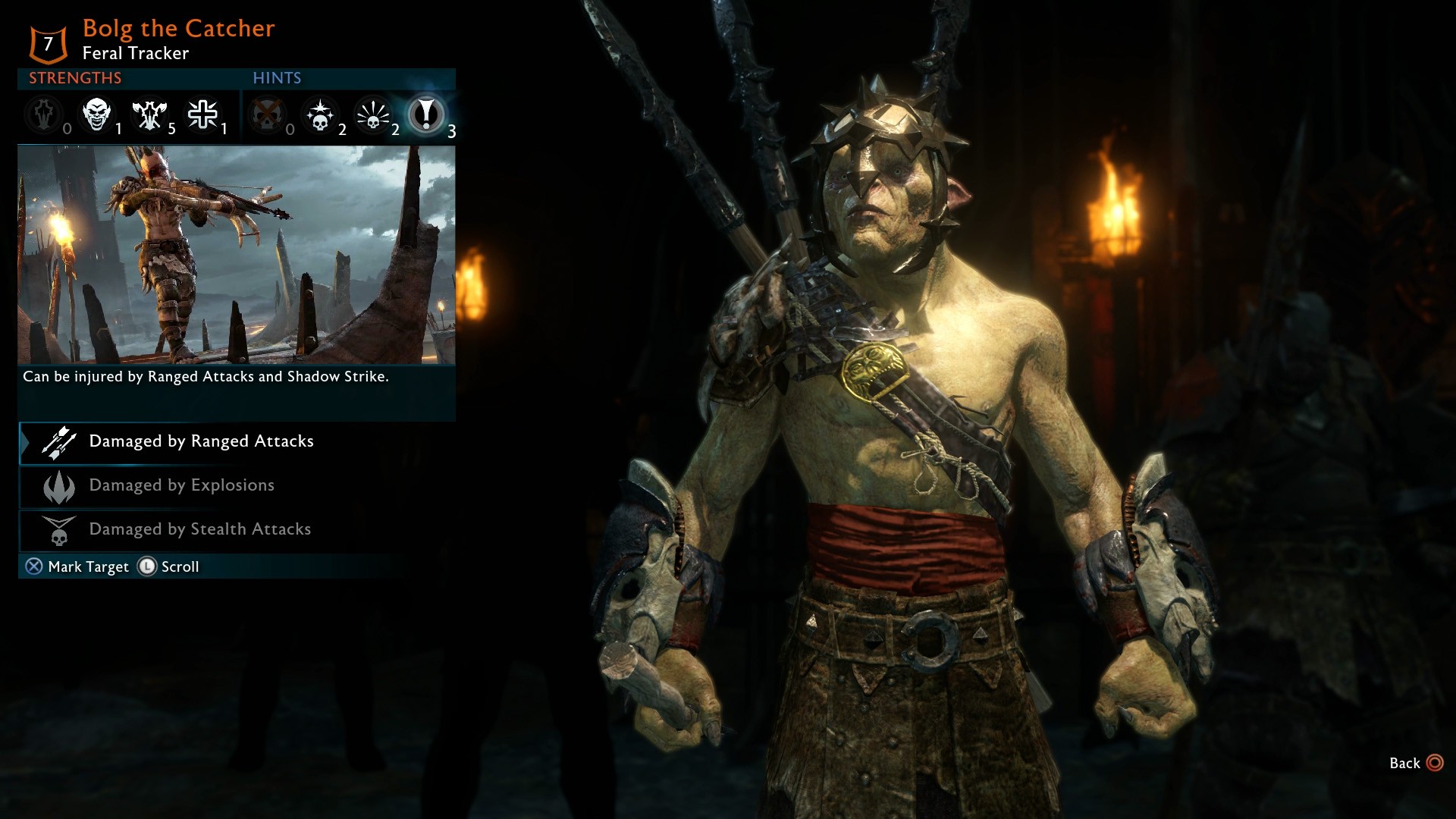Select the crossed axes strengths icon
The width and height of the screenshot is (1456, 819).
[149, 115]
